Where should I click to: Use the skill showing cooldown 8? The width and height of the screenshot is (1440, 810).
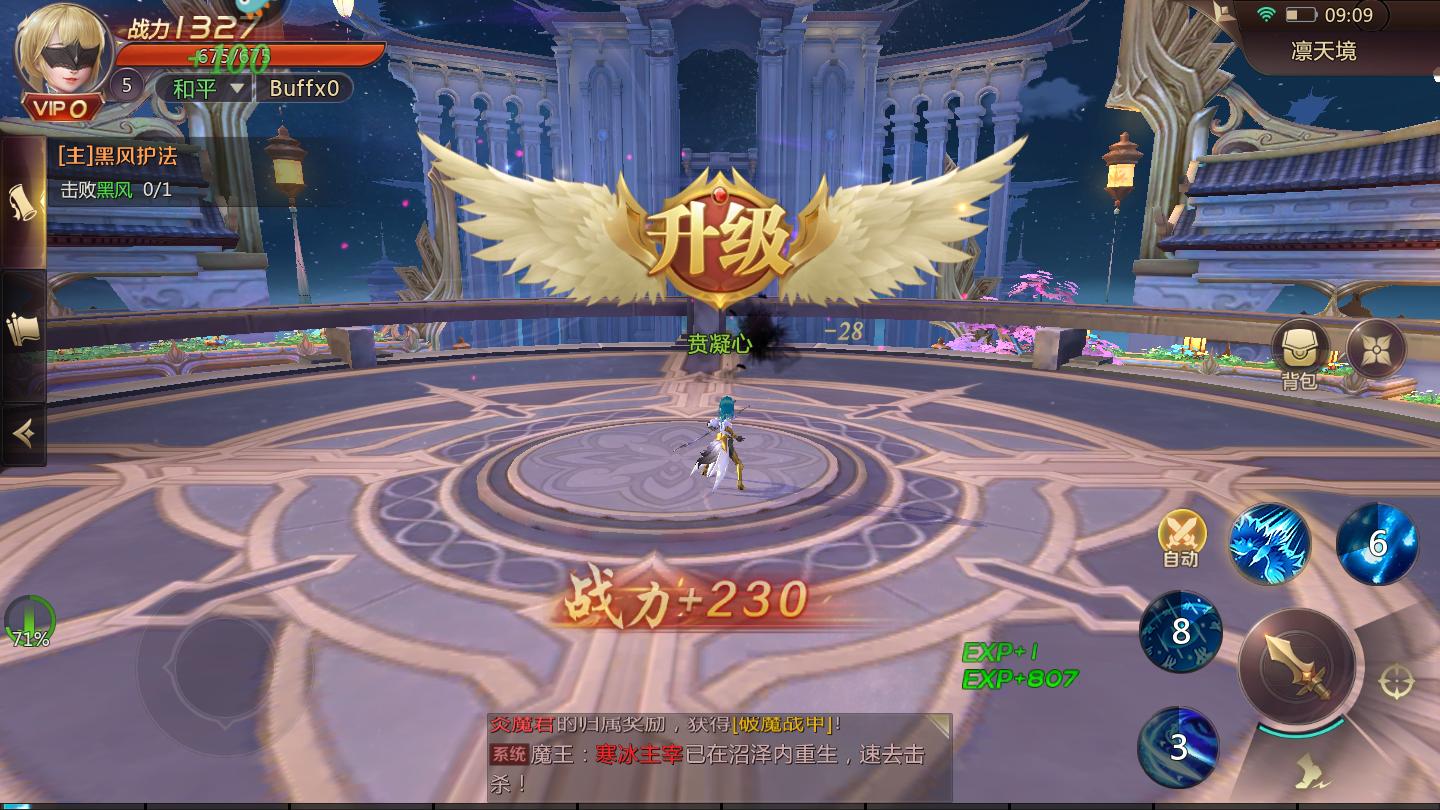pyautogui.click(x=1180, y=630)
